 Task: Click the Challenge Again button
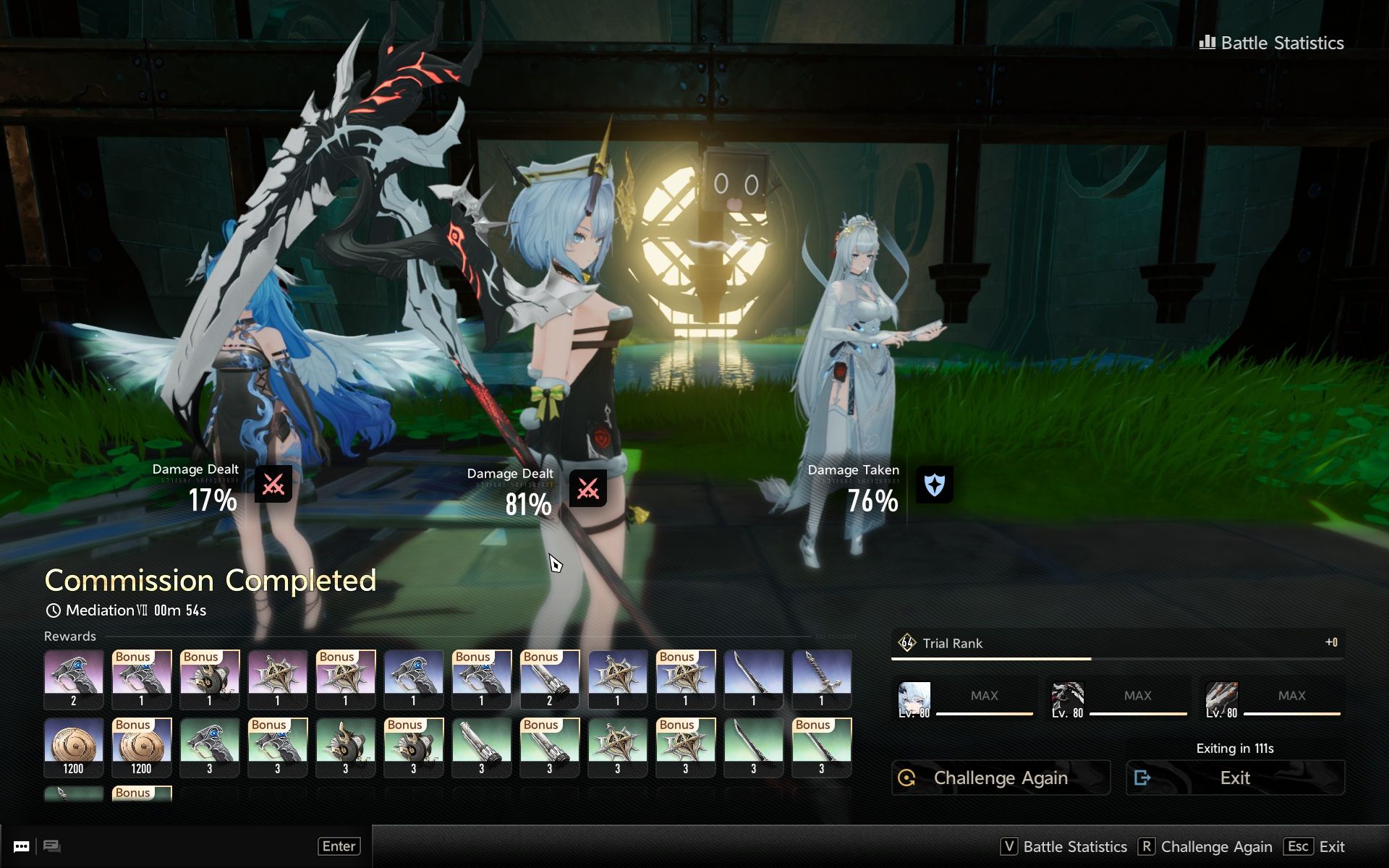[1001, 778]
